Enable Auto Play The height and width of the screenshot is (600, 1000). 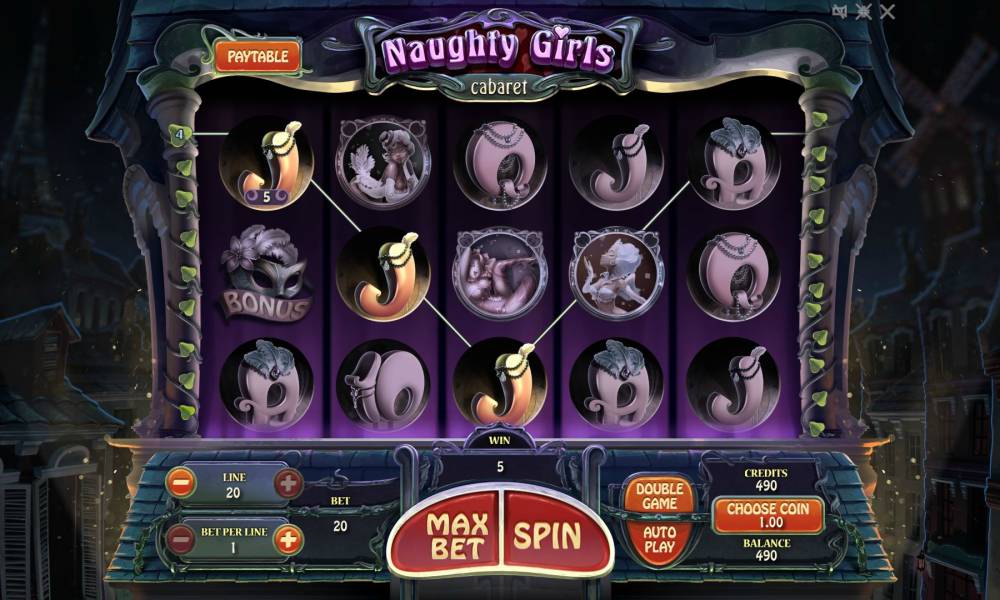click(659, 540)
